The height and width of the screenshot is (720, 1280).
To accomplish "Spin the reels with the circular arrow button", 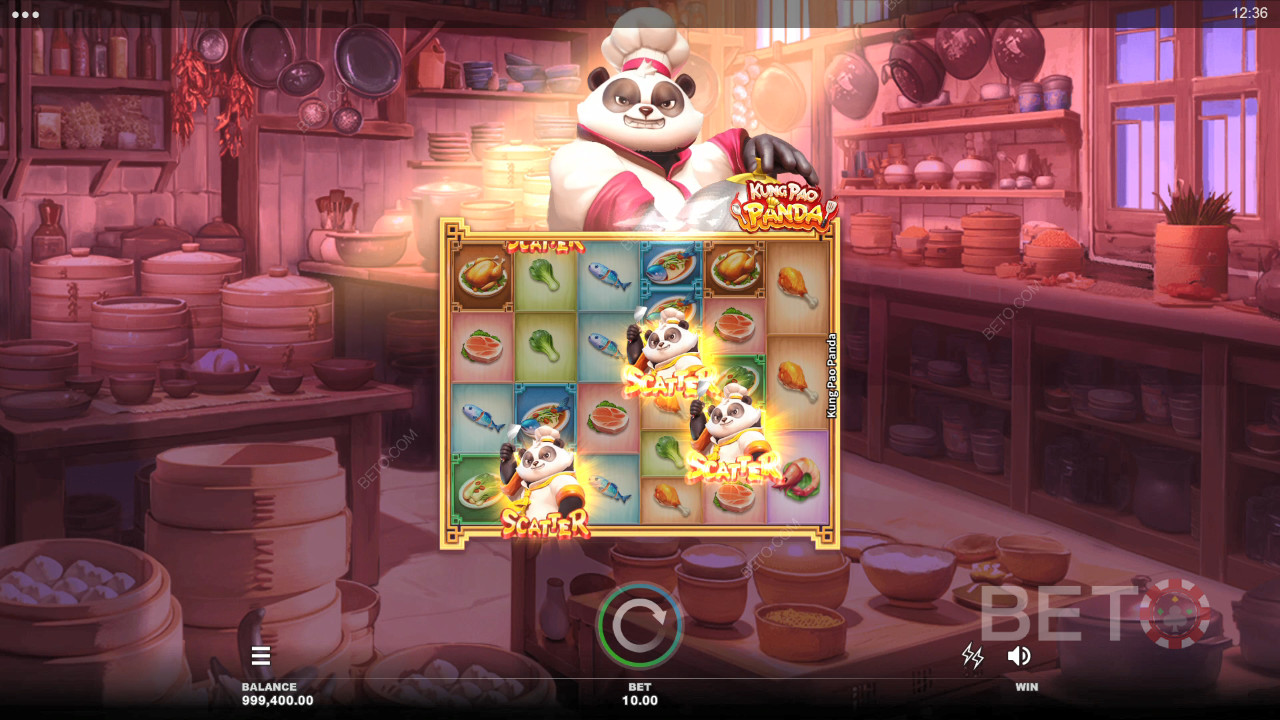I will [x=640, y=626].
